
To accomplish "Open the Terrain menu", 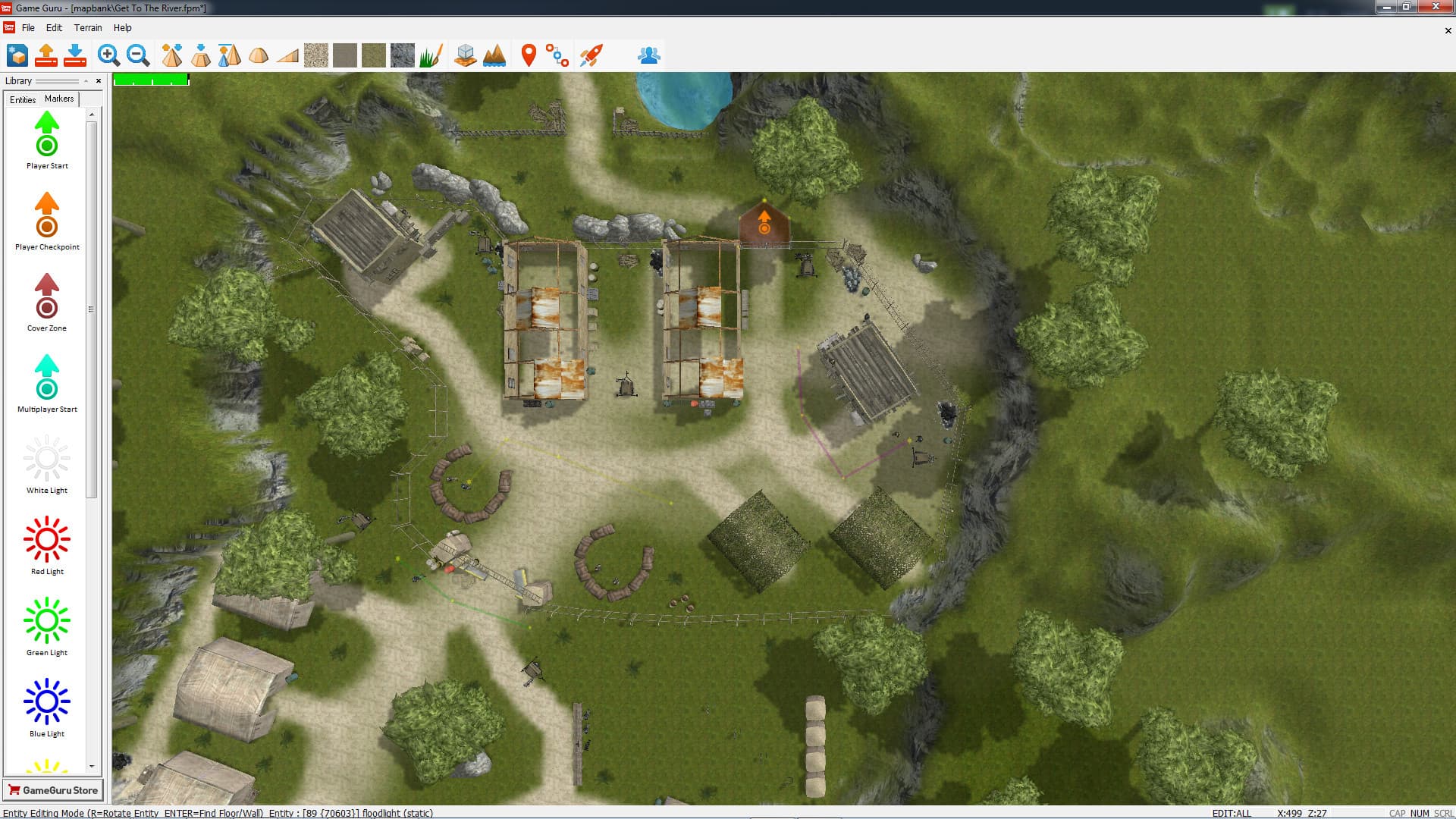I will (88, 28).
